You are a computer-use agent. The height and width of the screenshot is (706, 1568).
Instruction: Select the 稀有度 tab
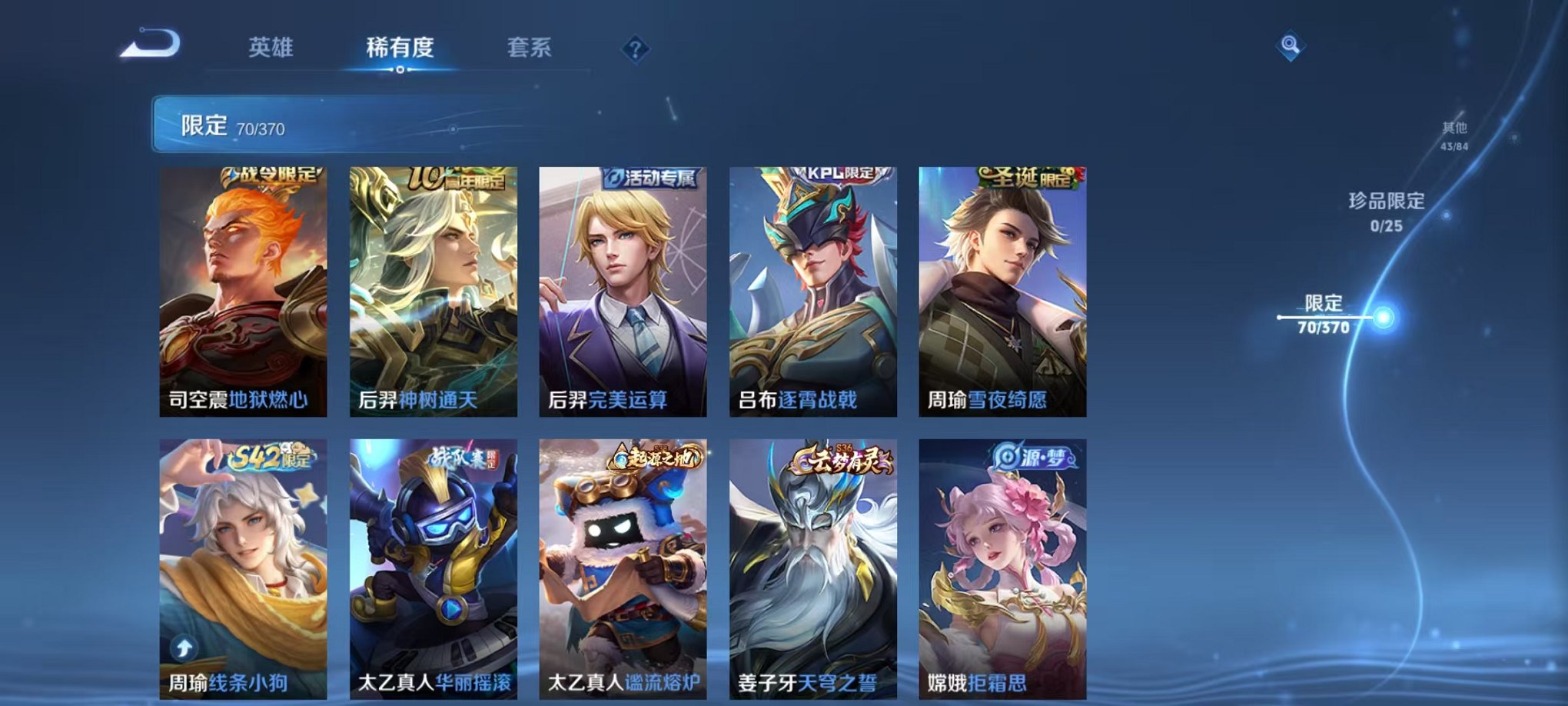tap(399, 46)
